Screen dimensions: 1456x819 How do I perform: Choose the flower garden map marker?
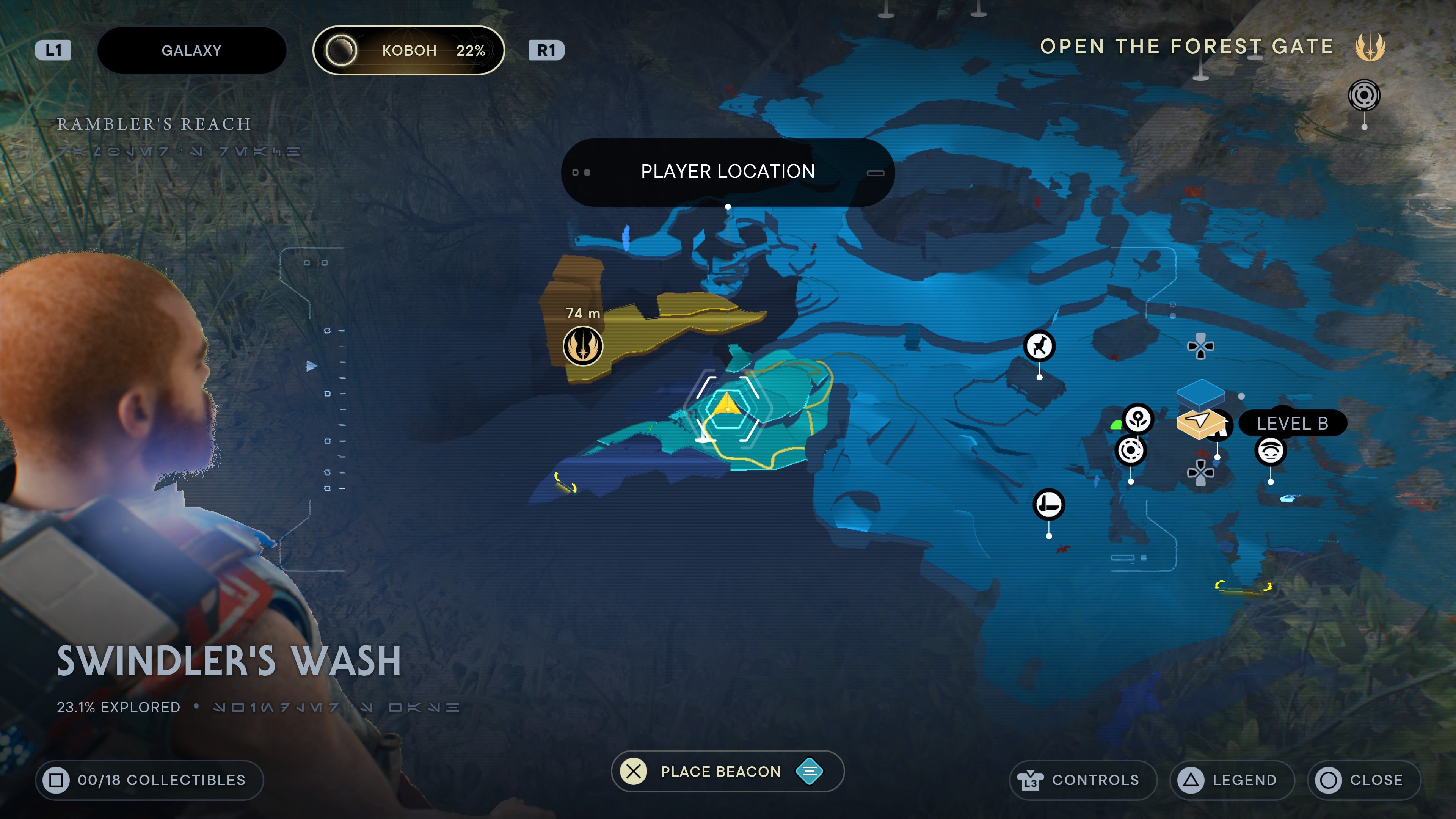point(1138,419)
